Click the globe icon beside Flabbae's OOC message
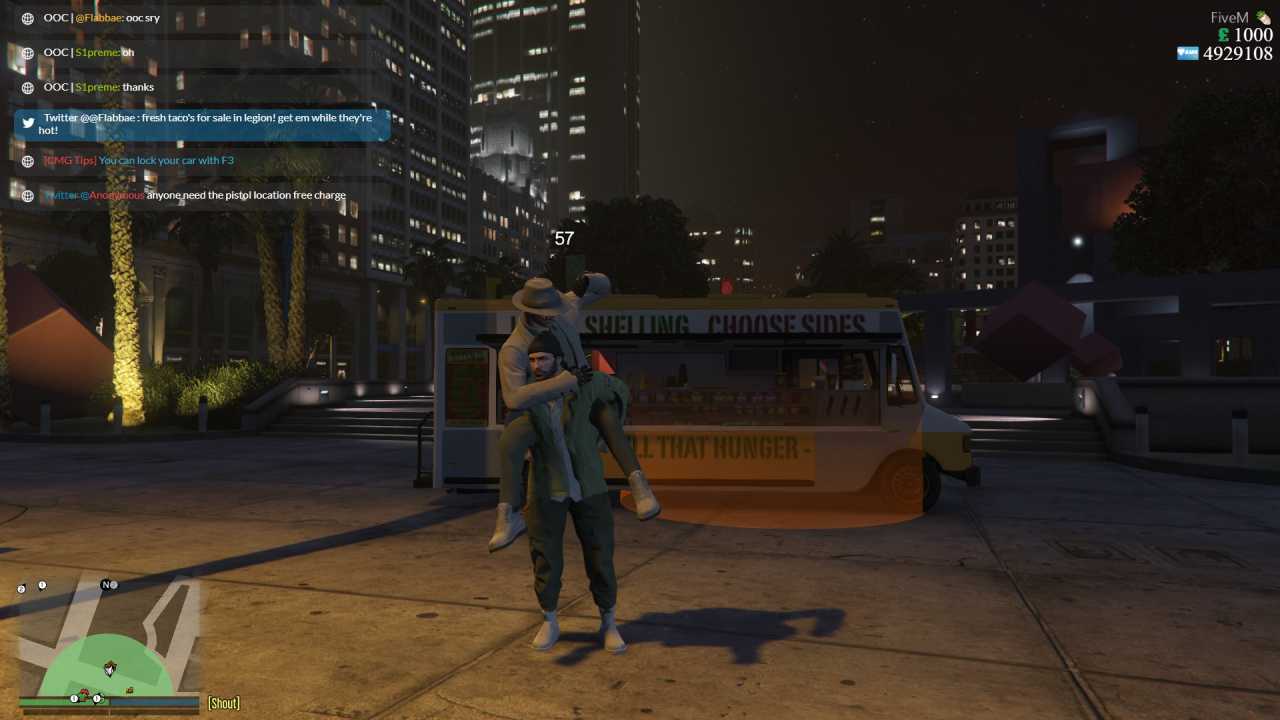The height and width of the screenshot is (720, 1280). pyautogui.click(x=26, y=17)
